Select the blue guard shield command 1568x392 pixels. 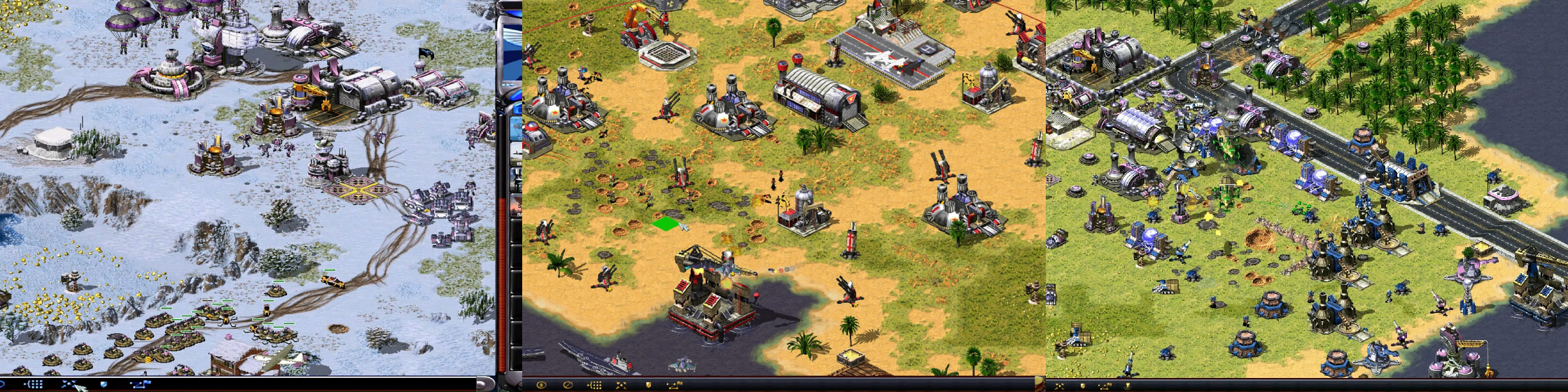coord(104,384)
